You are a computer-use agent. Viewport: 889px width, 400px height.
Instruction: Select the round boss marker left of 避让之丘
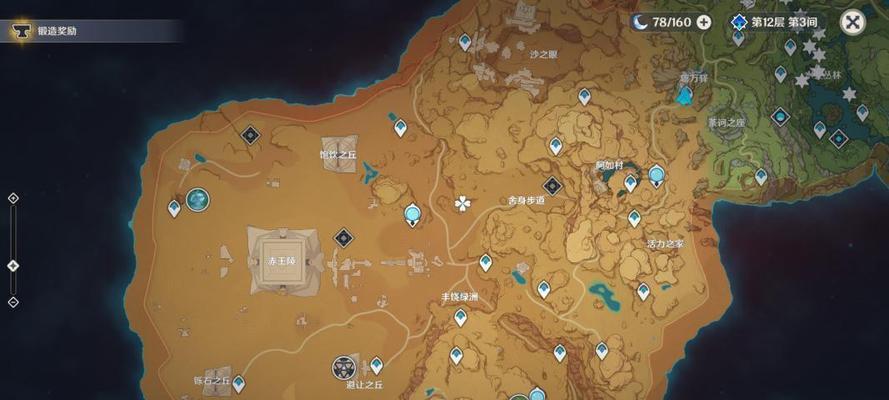click(345, 367)
